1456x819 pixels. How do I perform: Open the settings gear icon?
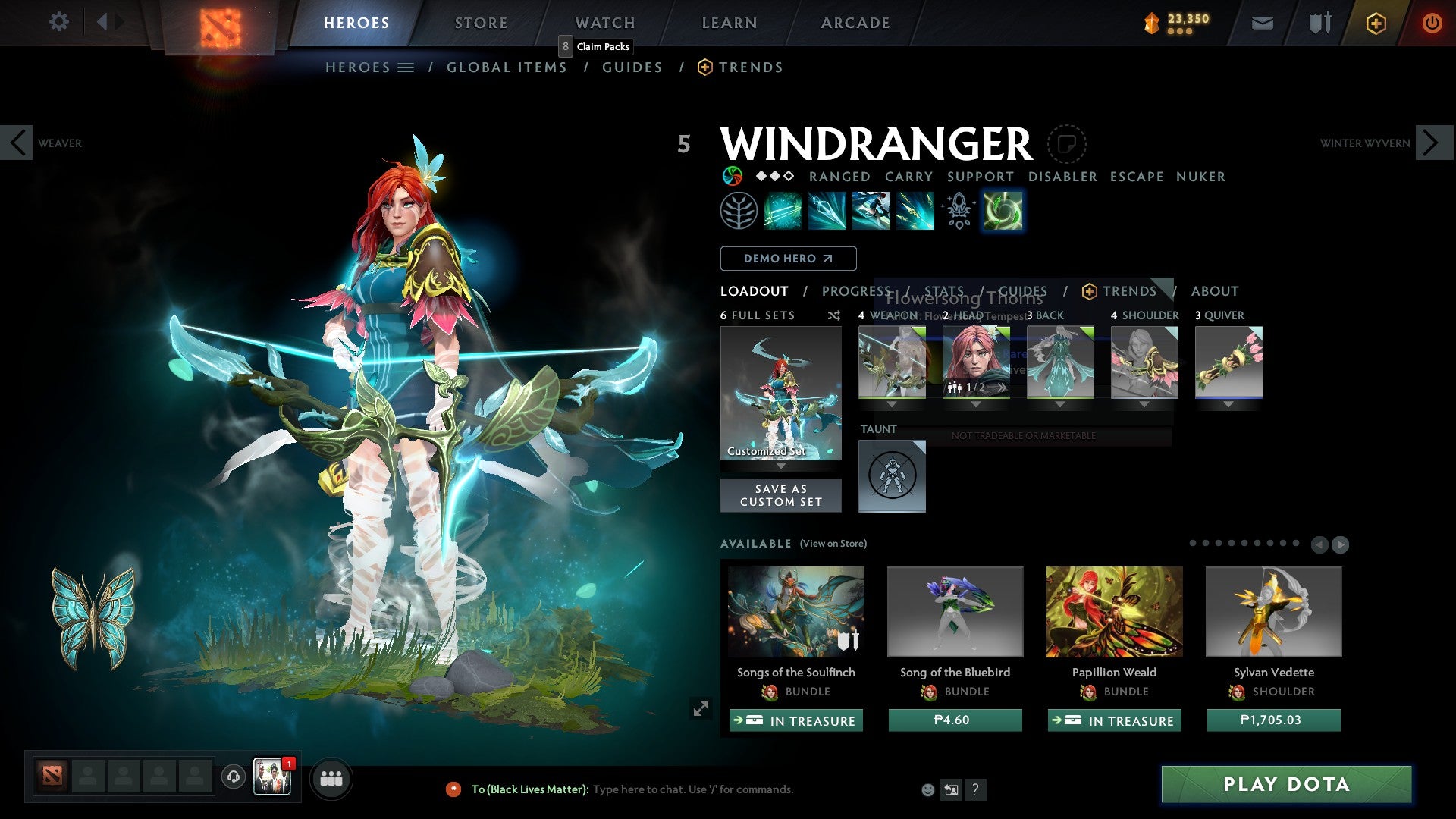58,22
